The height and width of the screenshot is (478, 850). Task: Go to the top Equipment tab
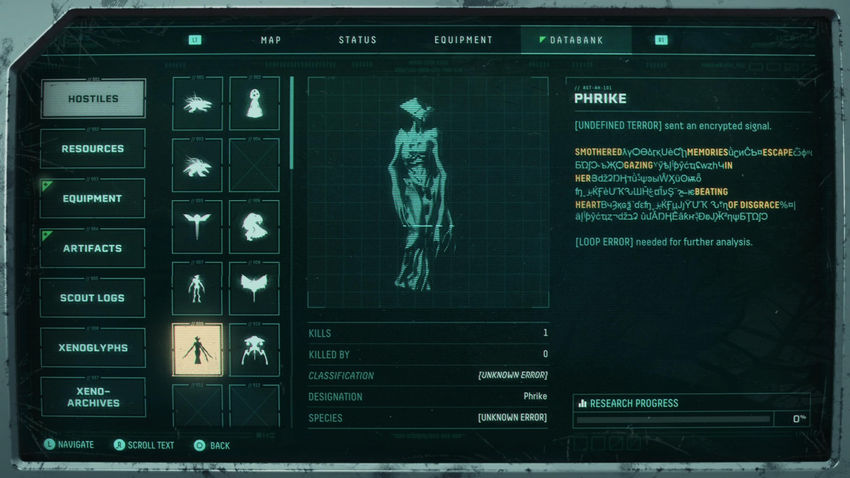463,40
